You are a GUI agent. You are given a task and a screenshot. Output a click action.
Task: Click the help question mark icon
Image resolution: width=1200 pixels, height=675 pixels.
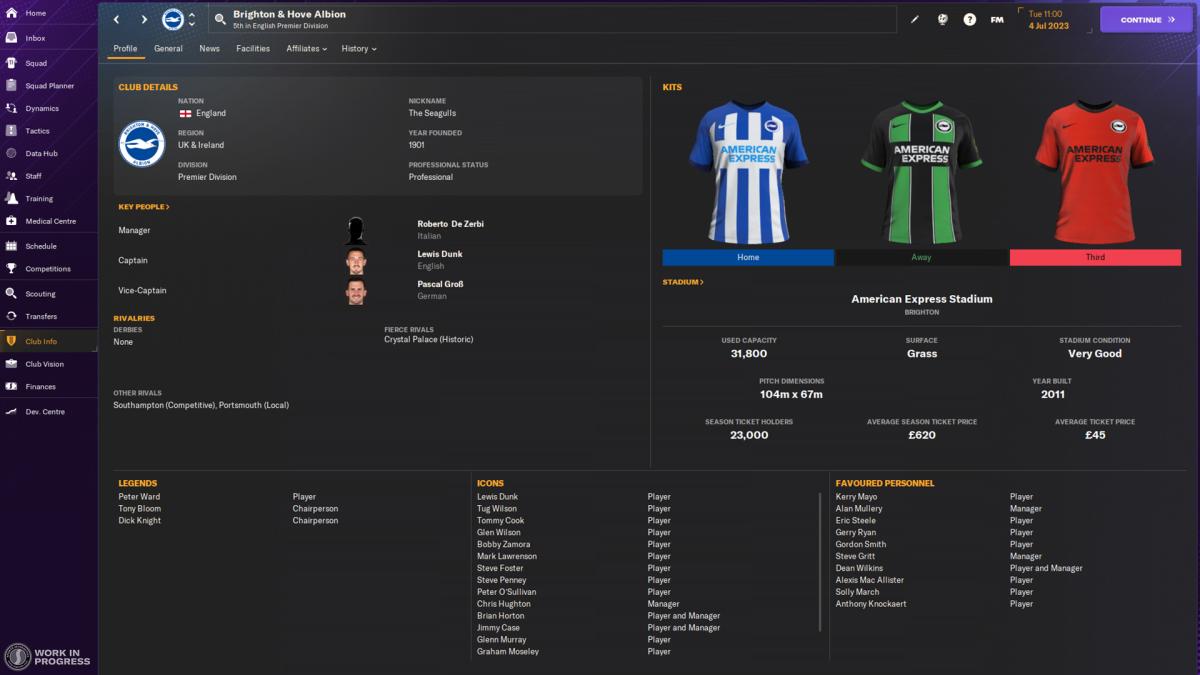[969, 19]
